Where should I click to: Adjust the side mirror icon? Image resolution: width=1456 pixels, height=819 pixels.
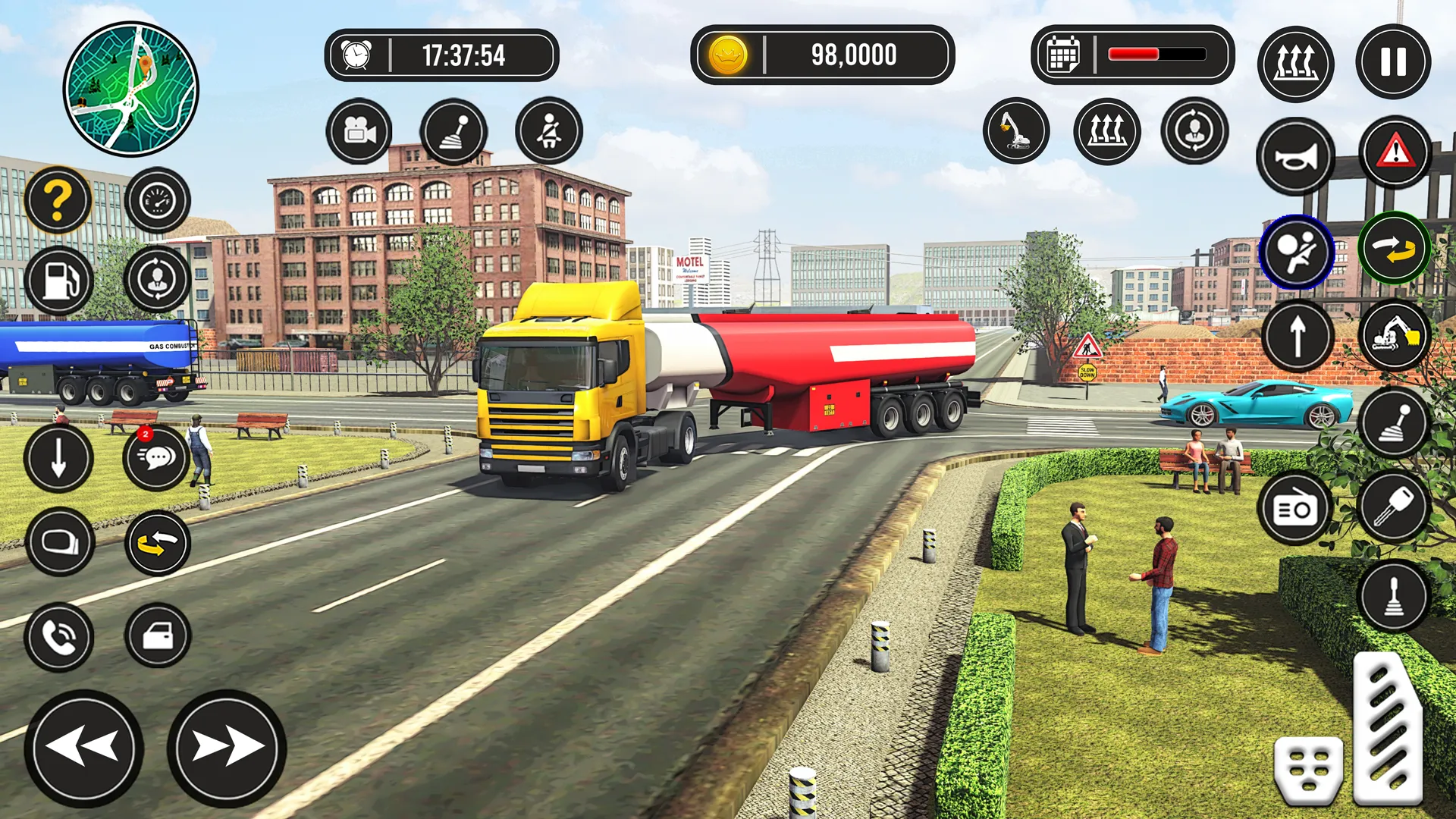[x=60, y=542]
